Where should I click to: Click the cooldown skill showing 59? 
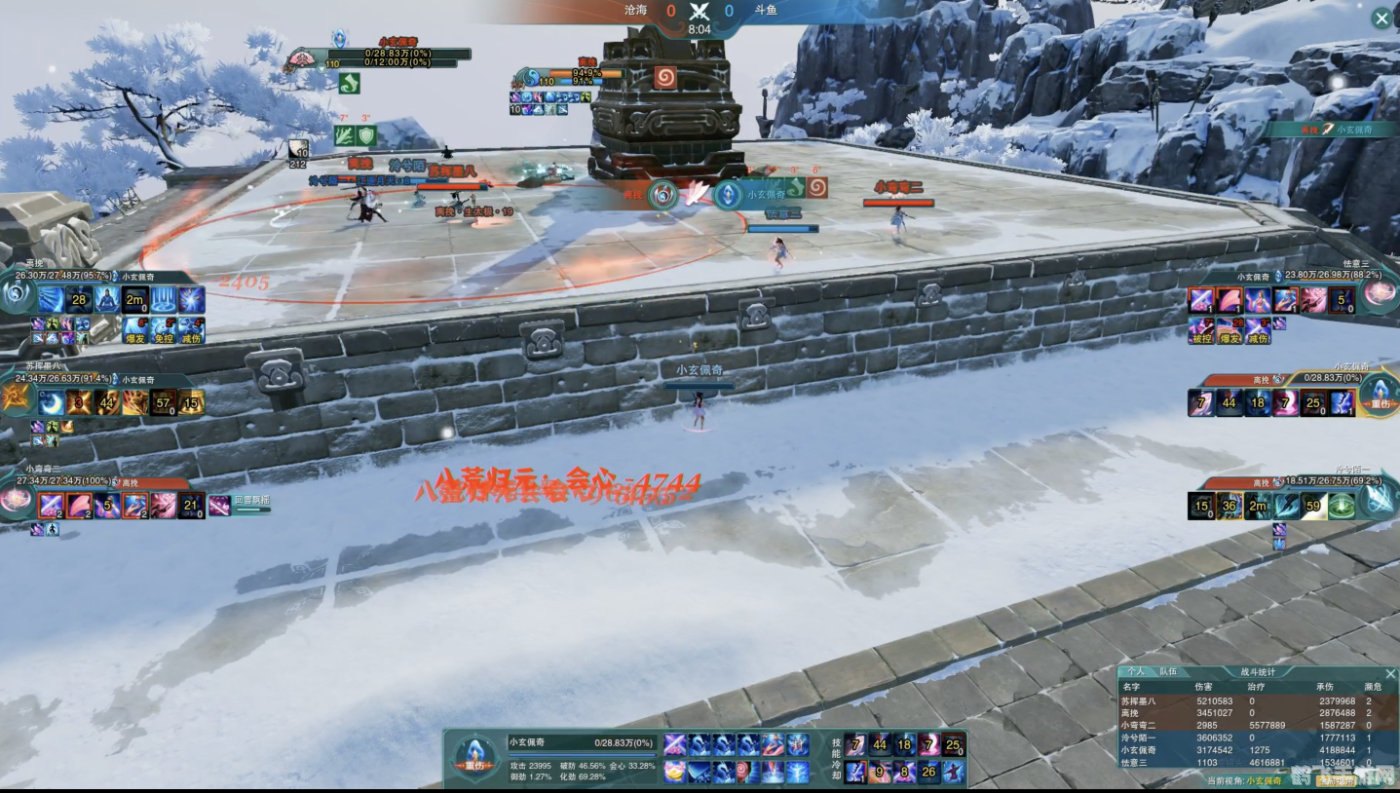click(x=1313, y=506)
